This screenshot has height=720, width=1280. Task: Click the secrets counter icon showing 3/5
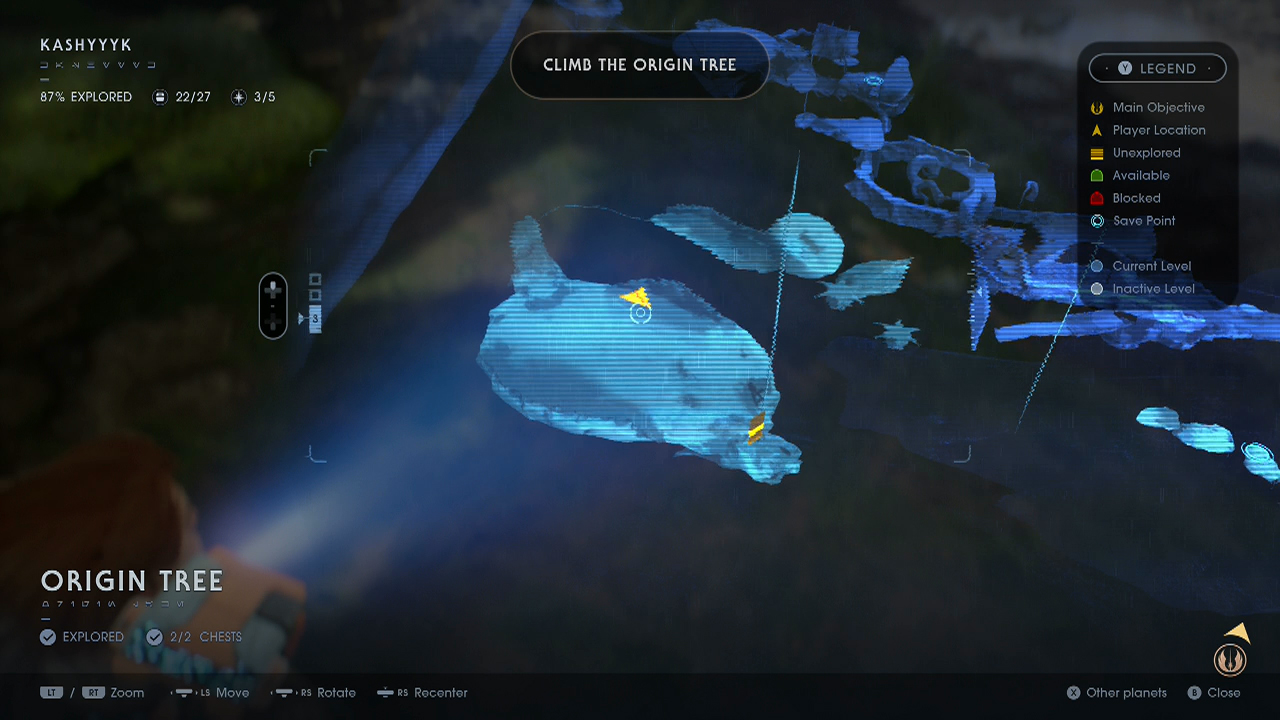[238, 97]
